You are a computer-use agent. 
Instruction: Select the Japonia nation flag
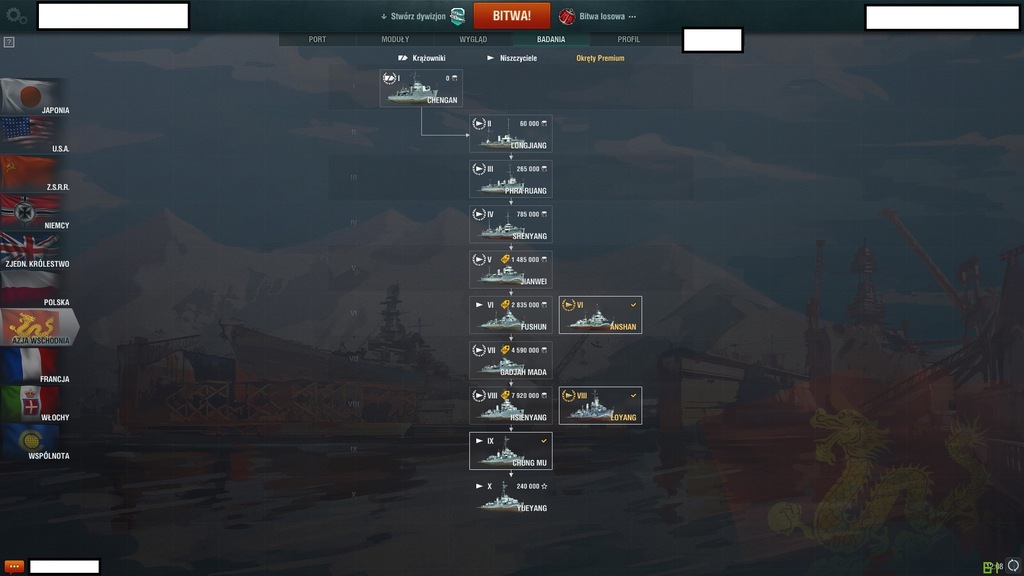point(35,97)
